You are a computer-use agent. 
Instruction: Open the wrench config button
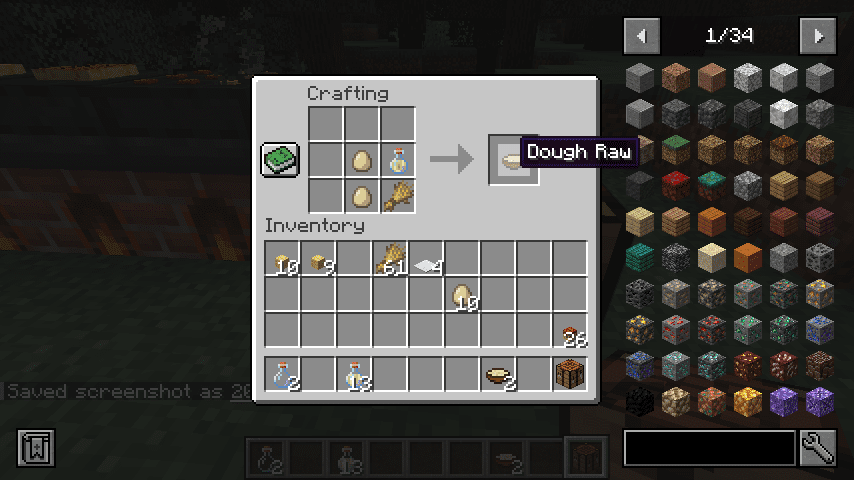[818, 448]
